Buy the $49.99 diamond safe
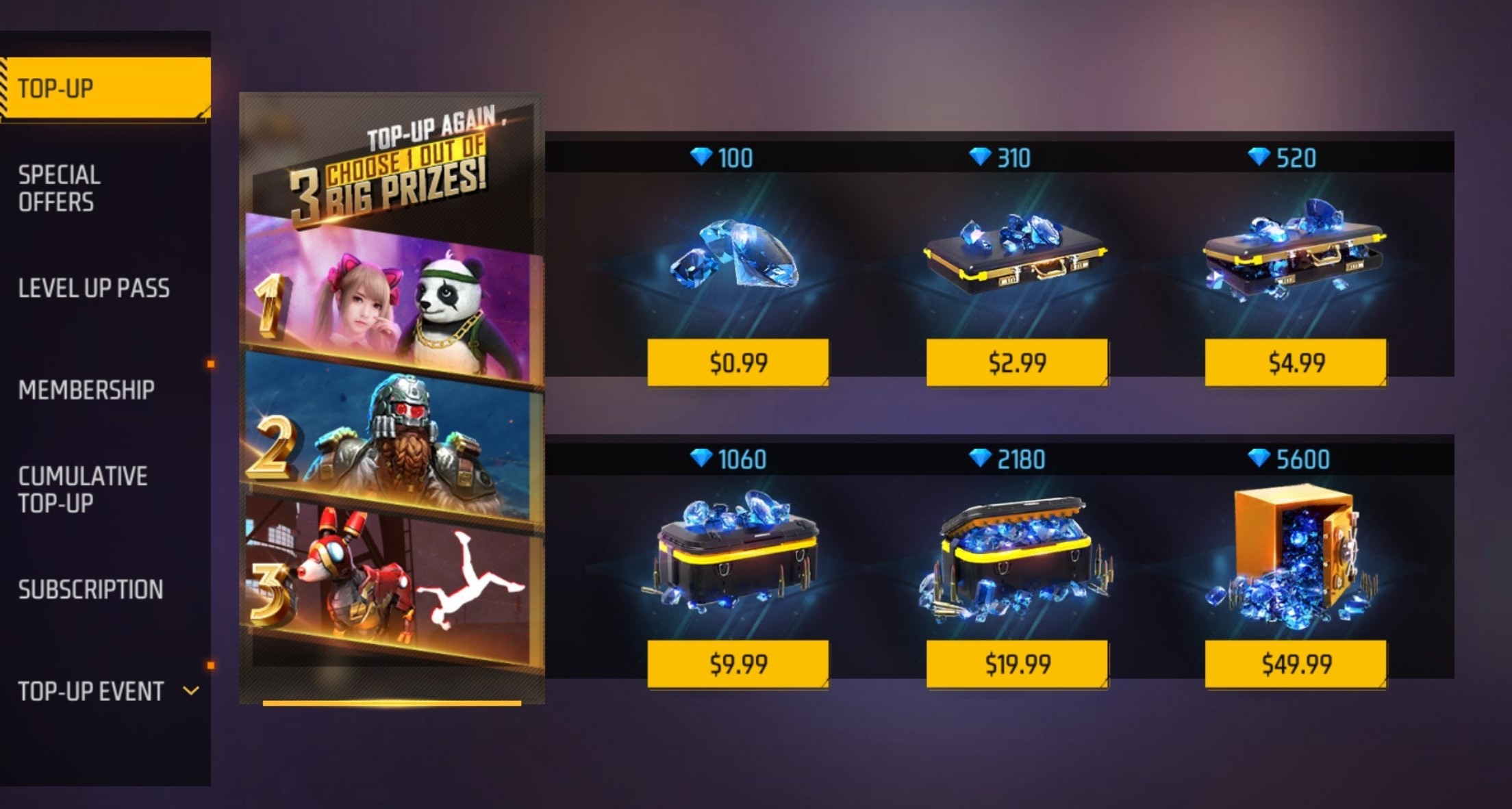Image resolution: width=1512 pixels, height=809 pixels. [1296, 663]
